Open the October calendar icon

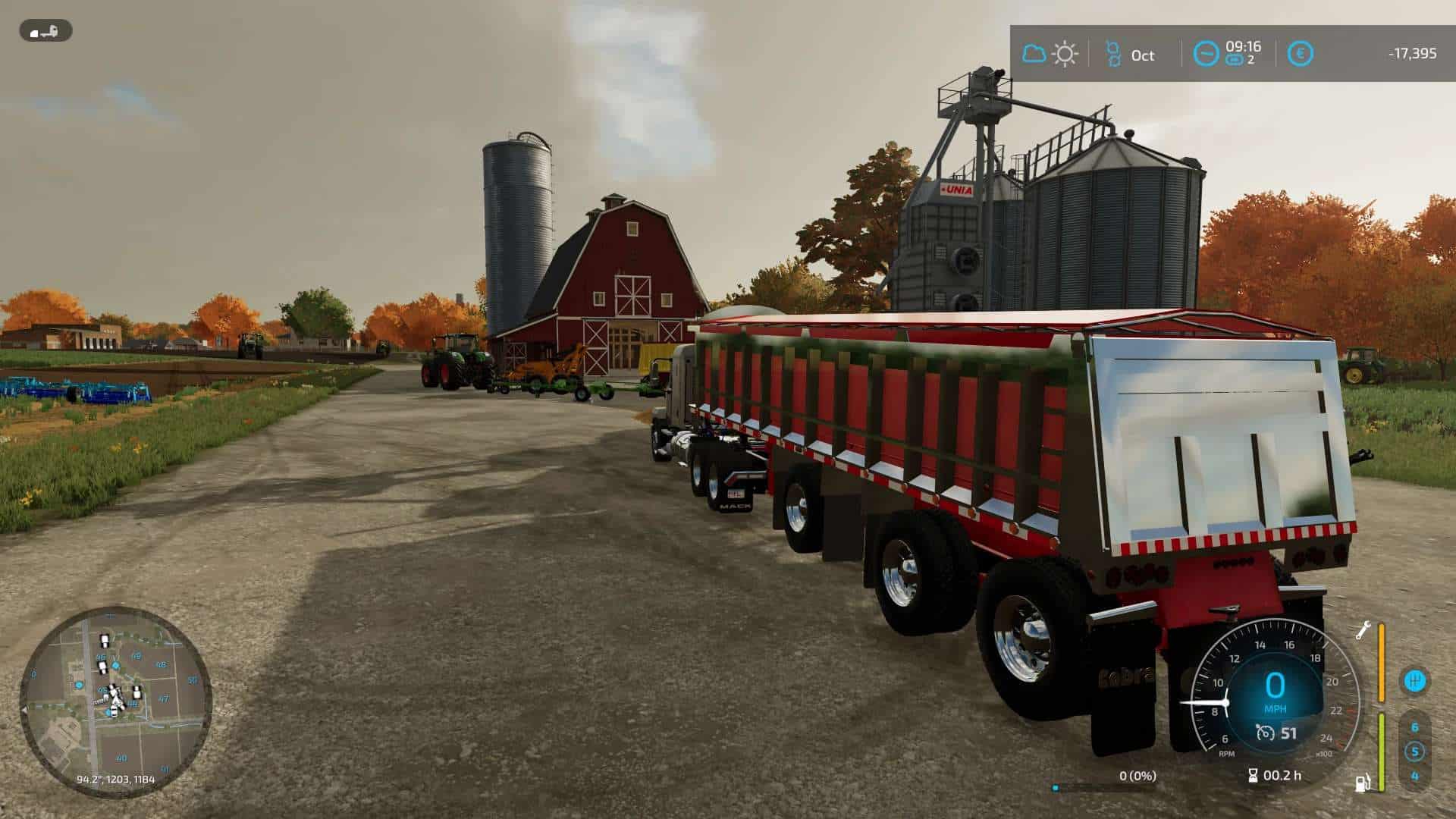[x=1112, y=54]
